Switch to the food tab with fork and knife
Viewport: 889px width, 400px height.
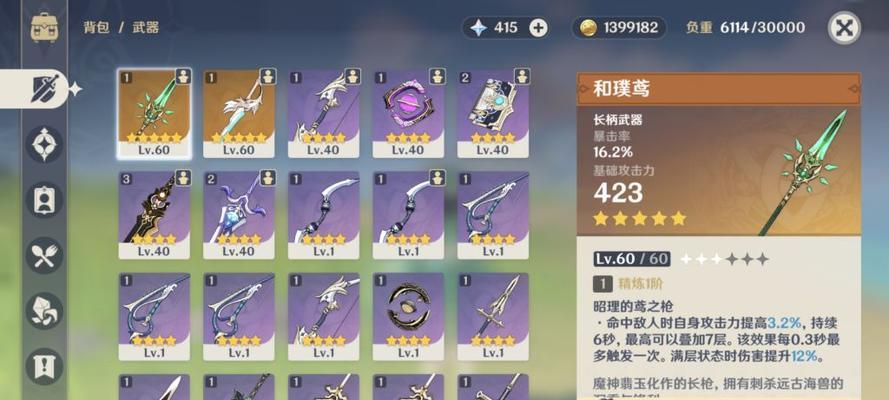(44, 256)
